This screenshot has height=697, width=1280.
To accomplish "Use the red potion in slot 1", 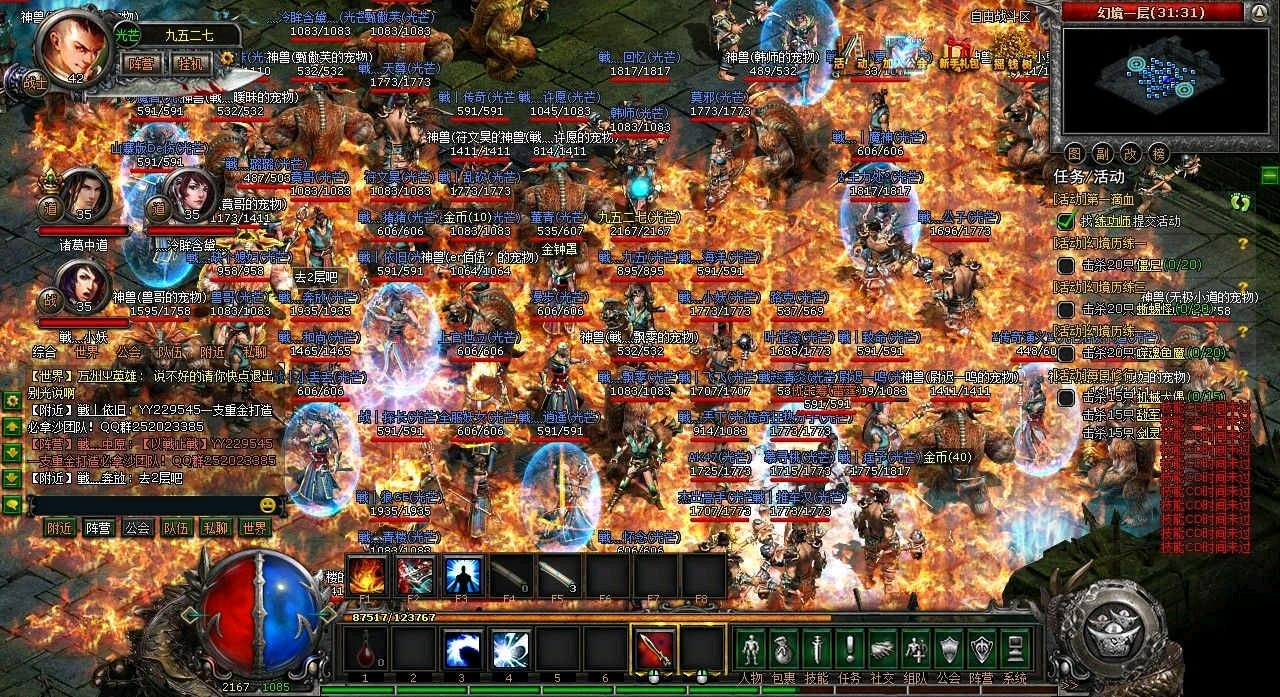I will pyautogui.click(x=365, y=648).
